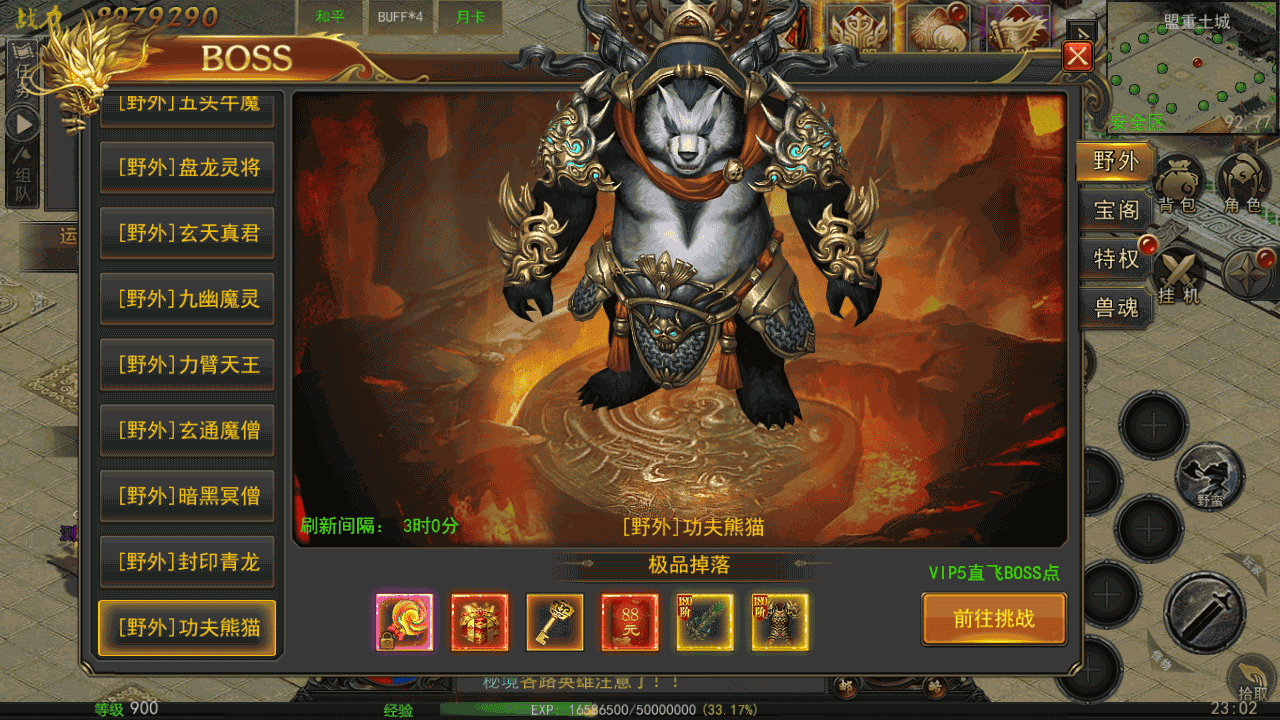1280x720 pixels.
Task: Inspect the swirling candy drop item
Action: (x=404, y=622)
